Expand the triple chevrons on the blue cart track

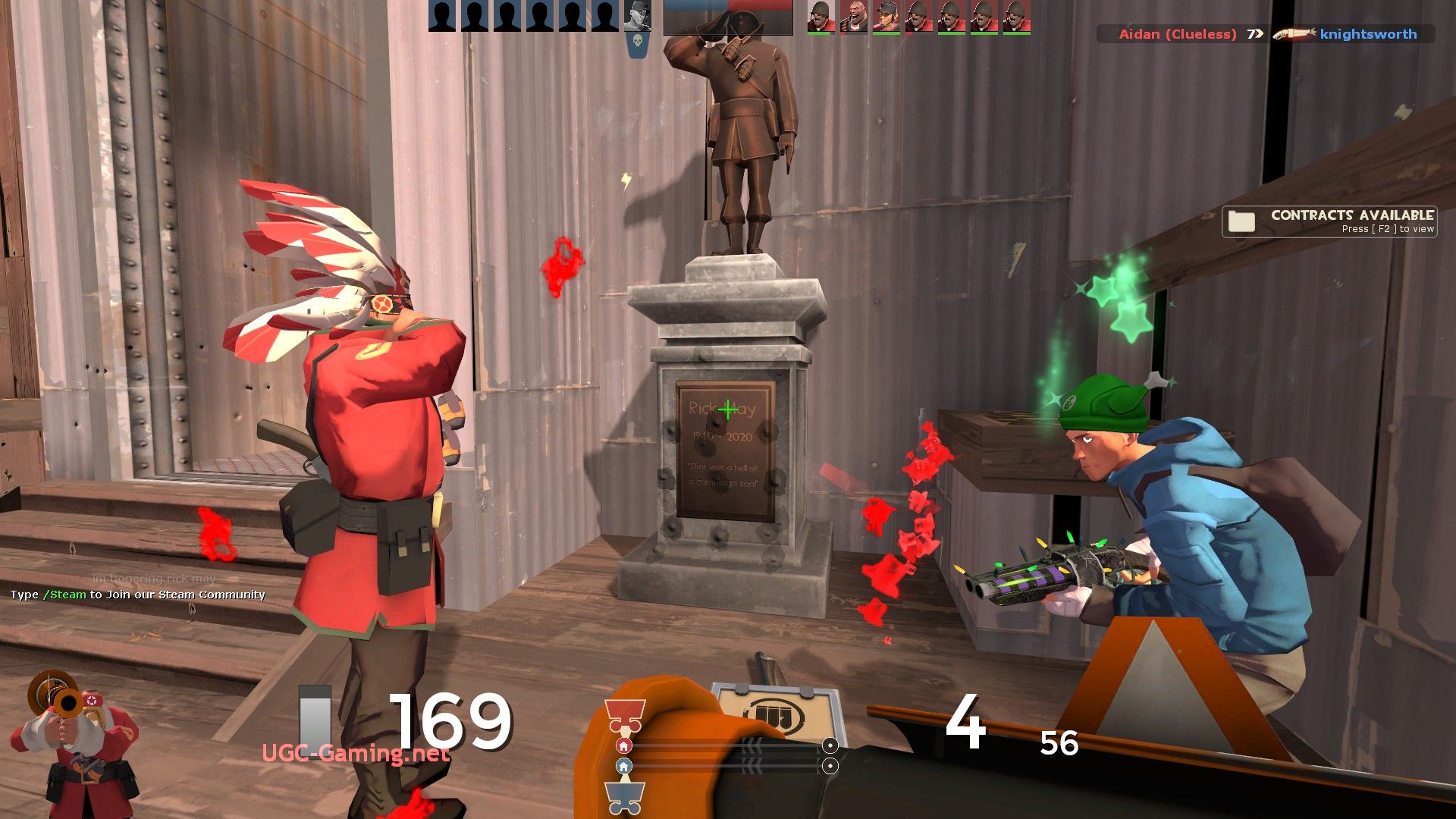753,765
